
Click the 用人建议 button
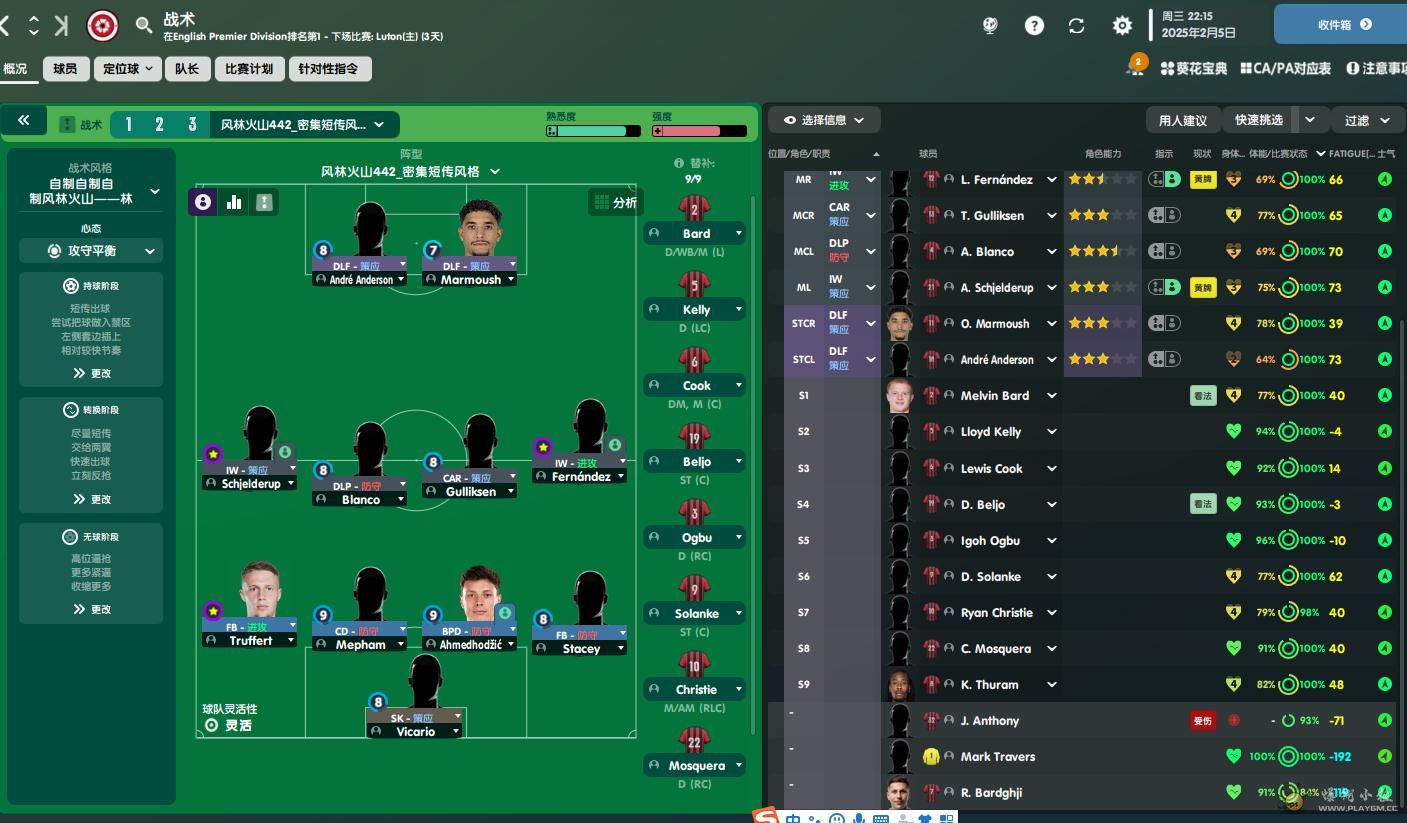tap(1183, 120)
